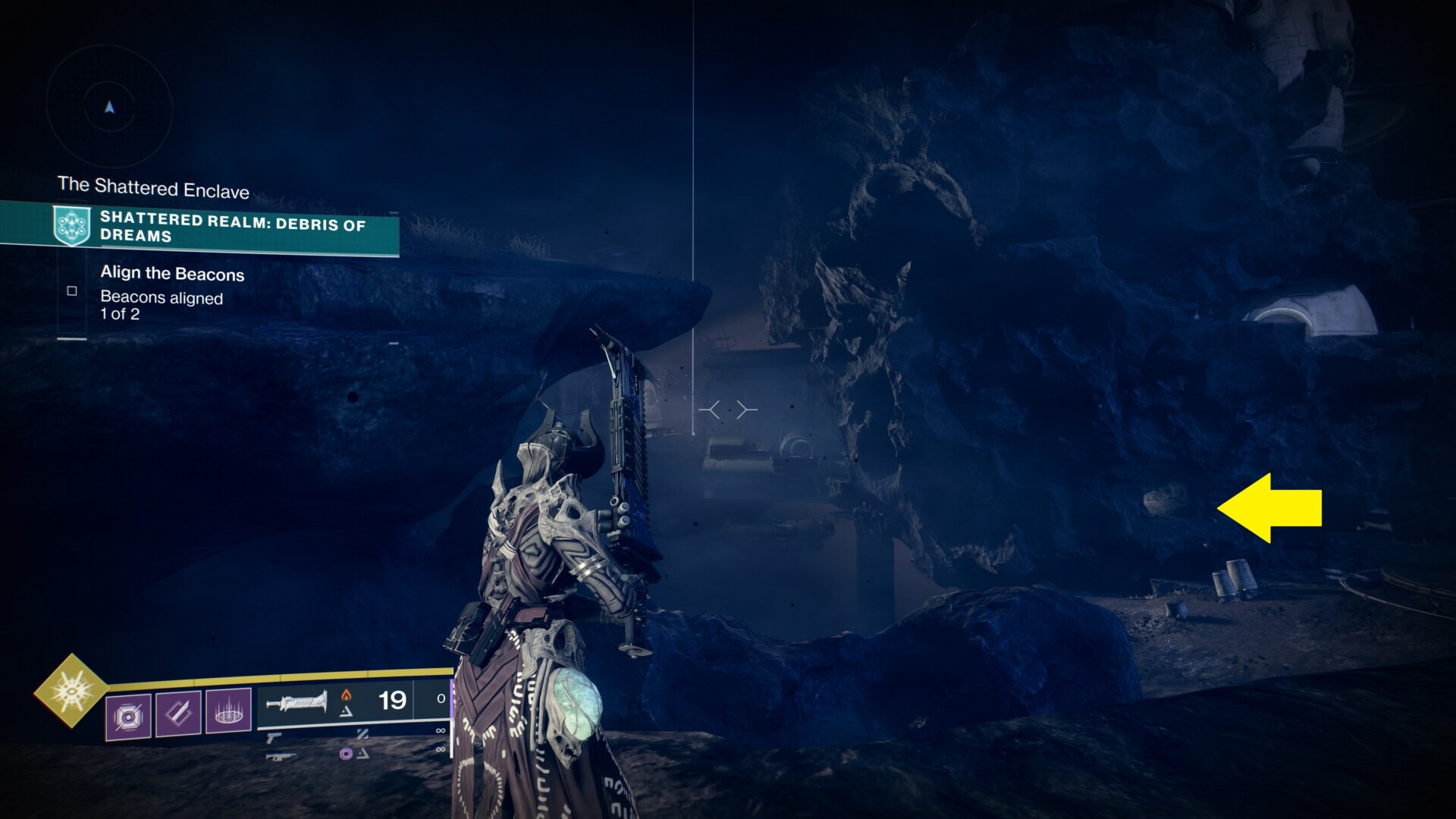The width and height of the screenshot is (1456, 819).
Task: Activate the circular rift class ability icon
Action: pos(228,711)
